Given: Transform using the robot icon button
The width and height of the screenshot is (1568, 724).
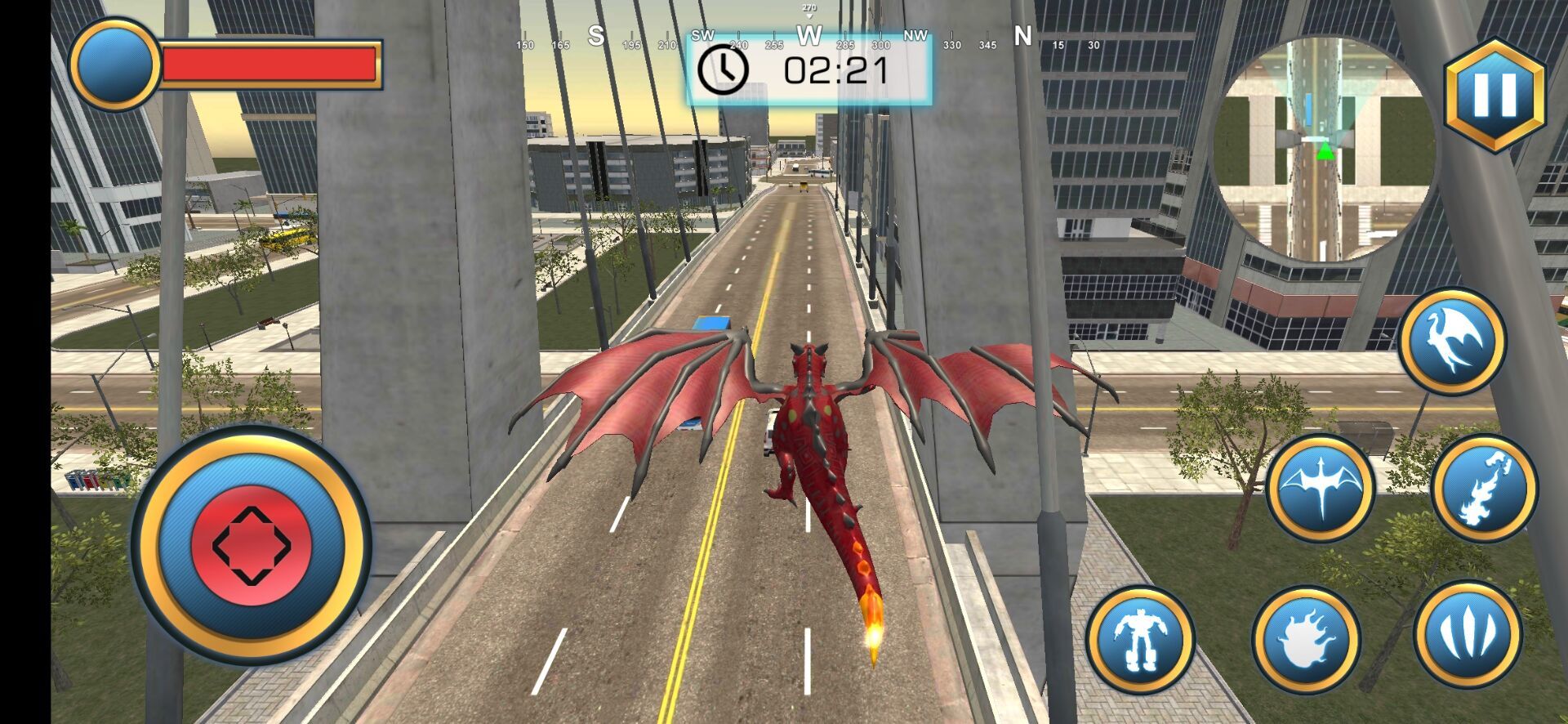Looking at the screenshot, I should tap(1140, 639).
